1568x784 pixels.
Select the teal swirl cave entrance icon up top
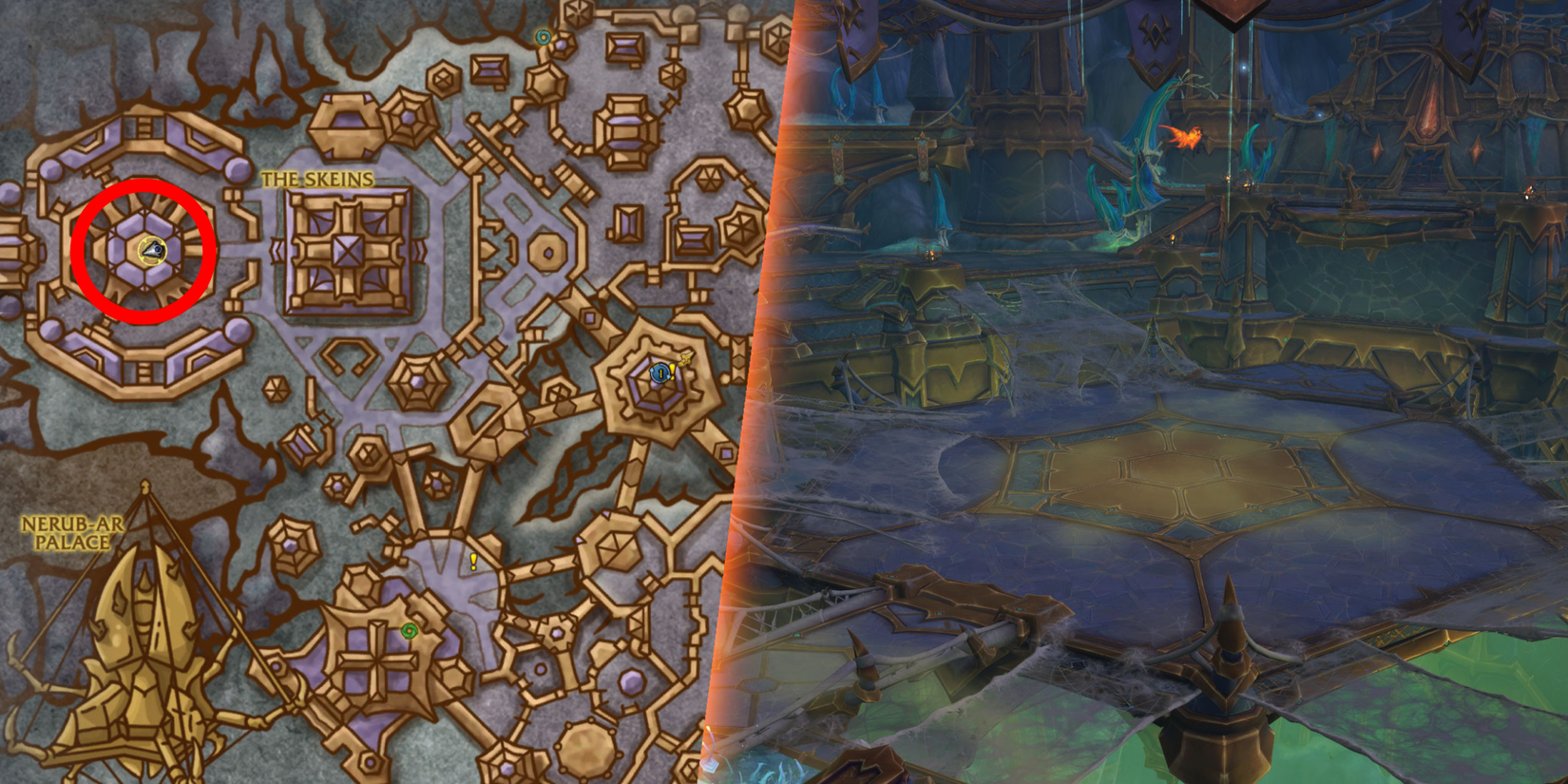click(x=545, y=38)
